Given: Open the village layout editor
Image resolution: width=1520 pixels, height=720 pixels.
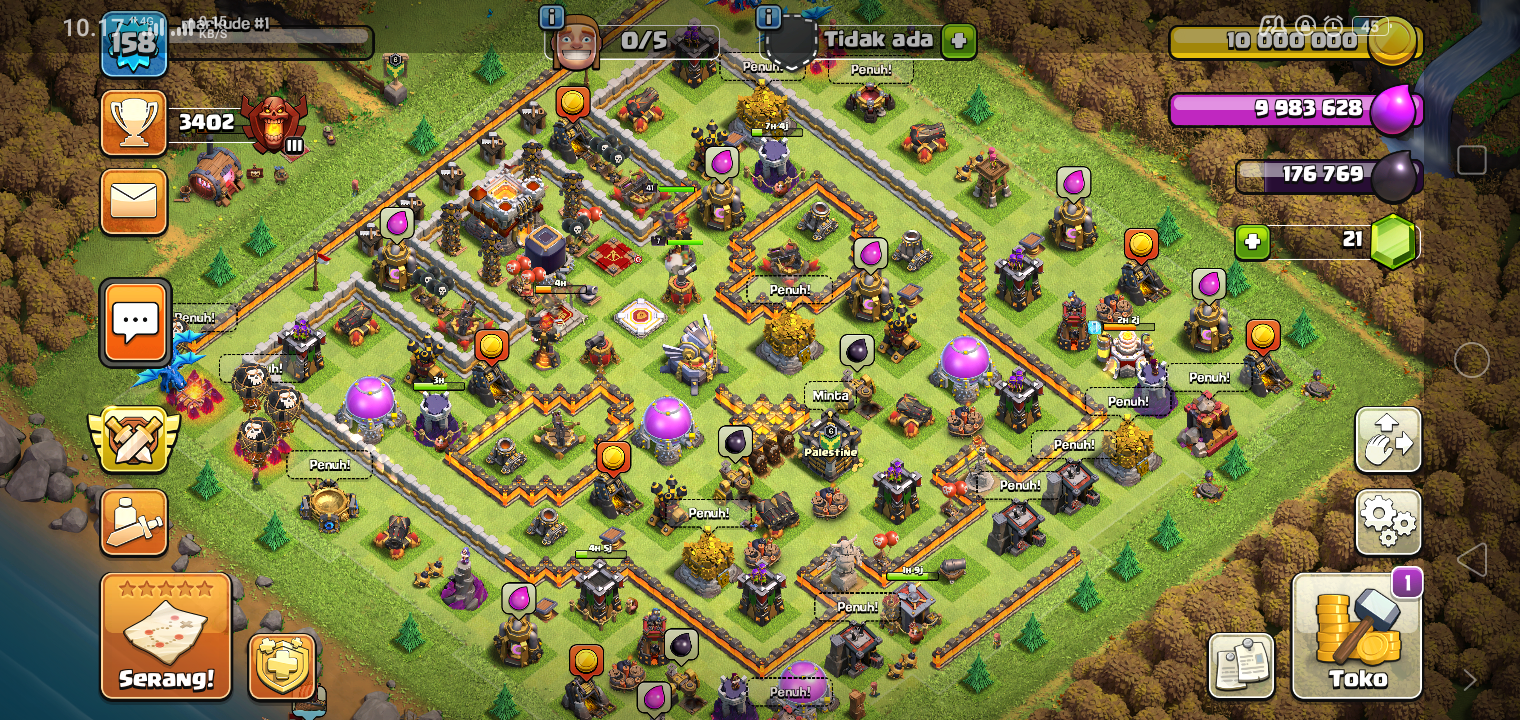Looking at the screenshot, I should [1388, 439].
